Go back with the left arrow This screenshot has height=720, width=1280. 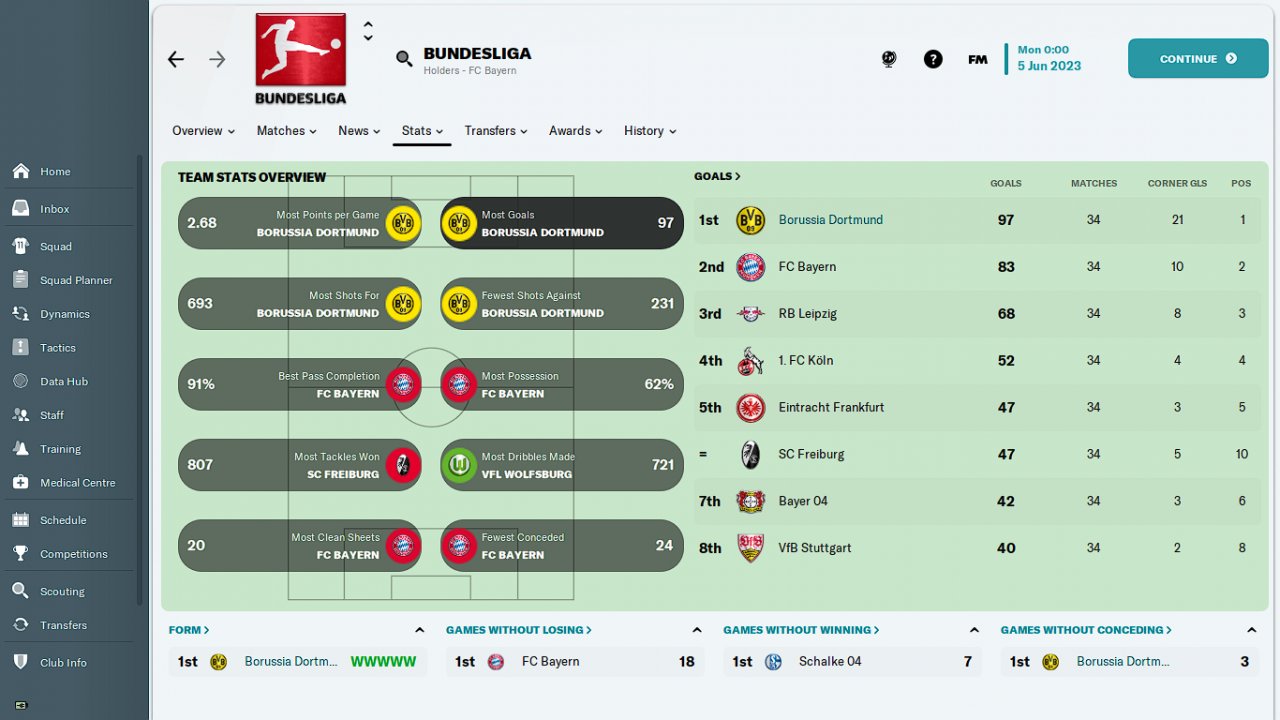tap(176, 60)
